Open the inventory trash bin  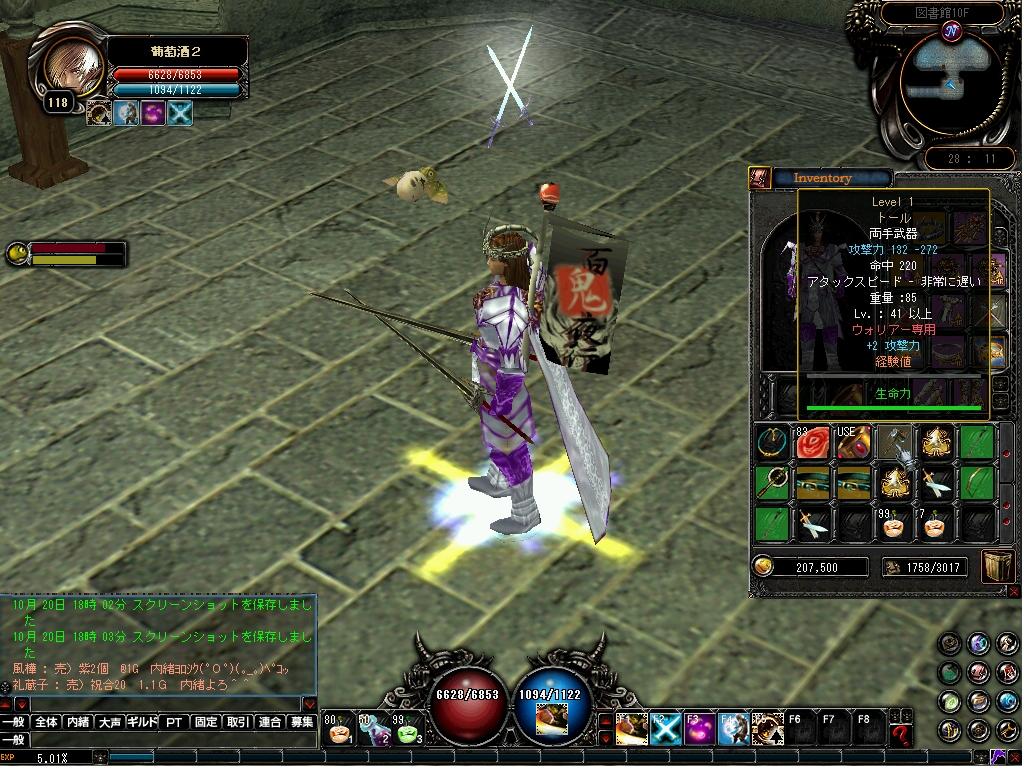998,565
